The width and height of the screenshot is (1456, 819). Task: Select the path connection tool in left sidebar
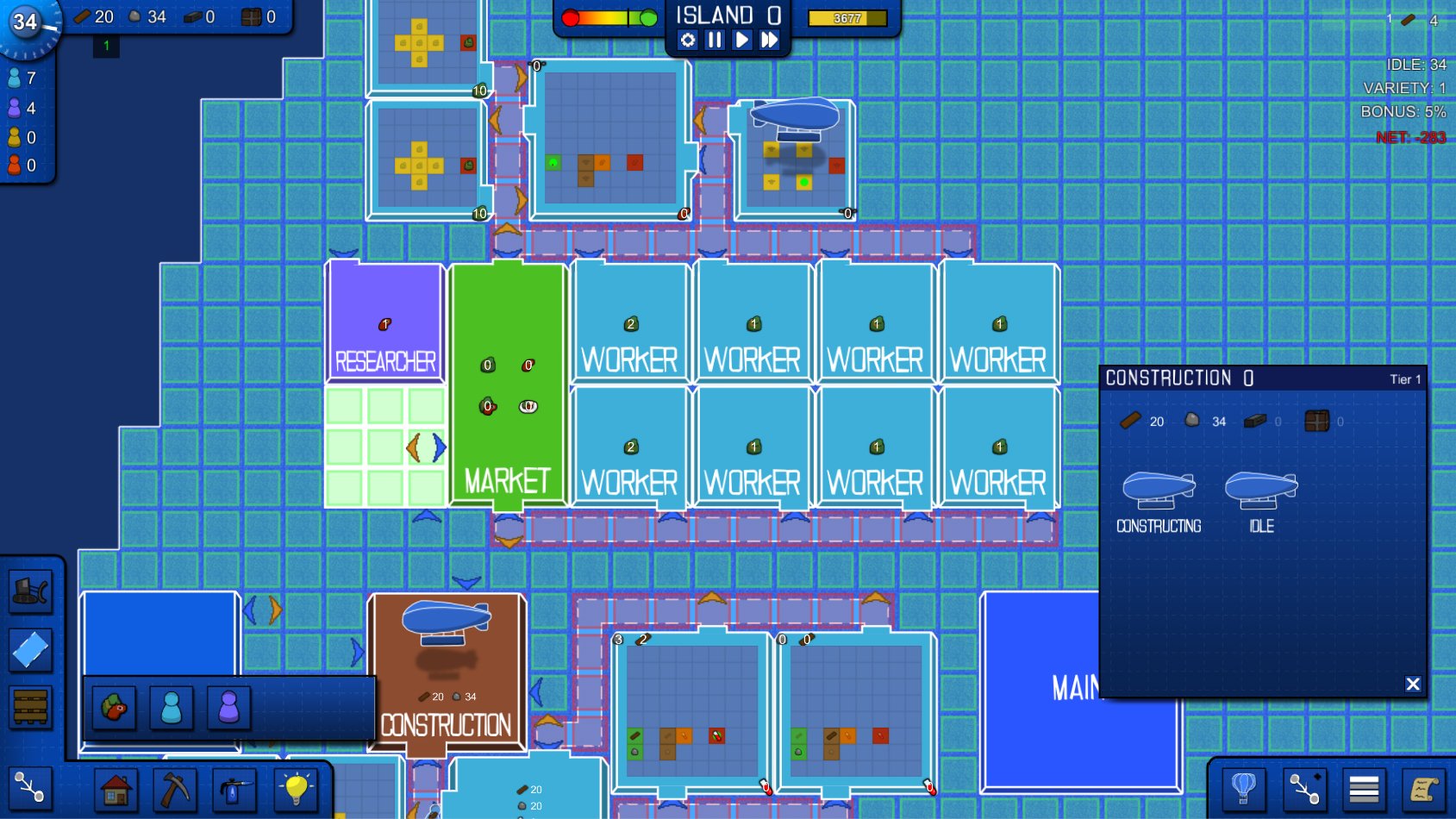31,786
